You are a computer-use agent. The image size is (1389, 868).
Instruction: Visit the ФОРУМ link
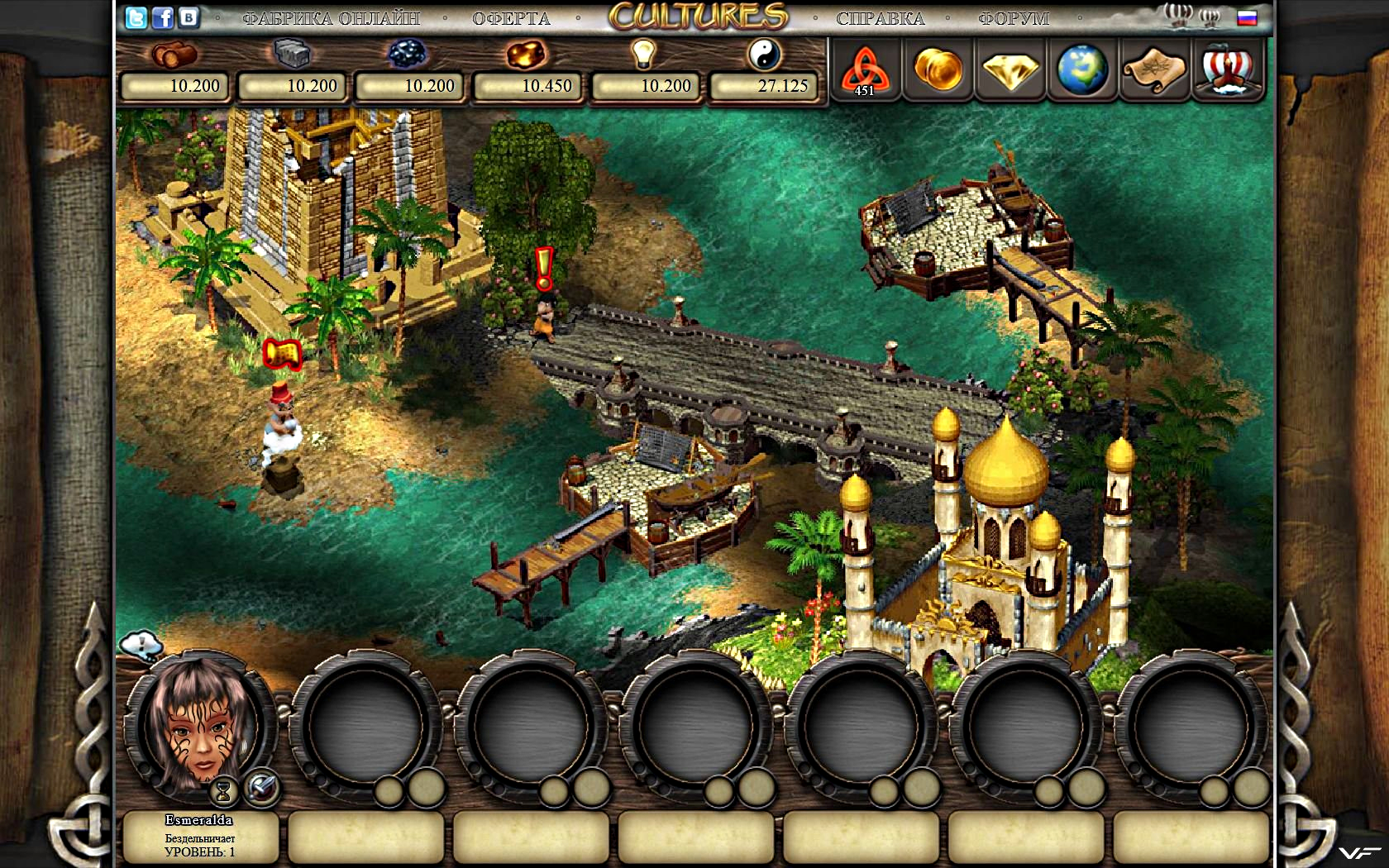click(x=1013, y=18)
